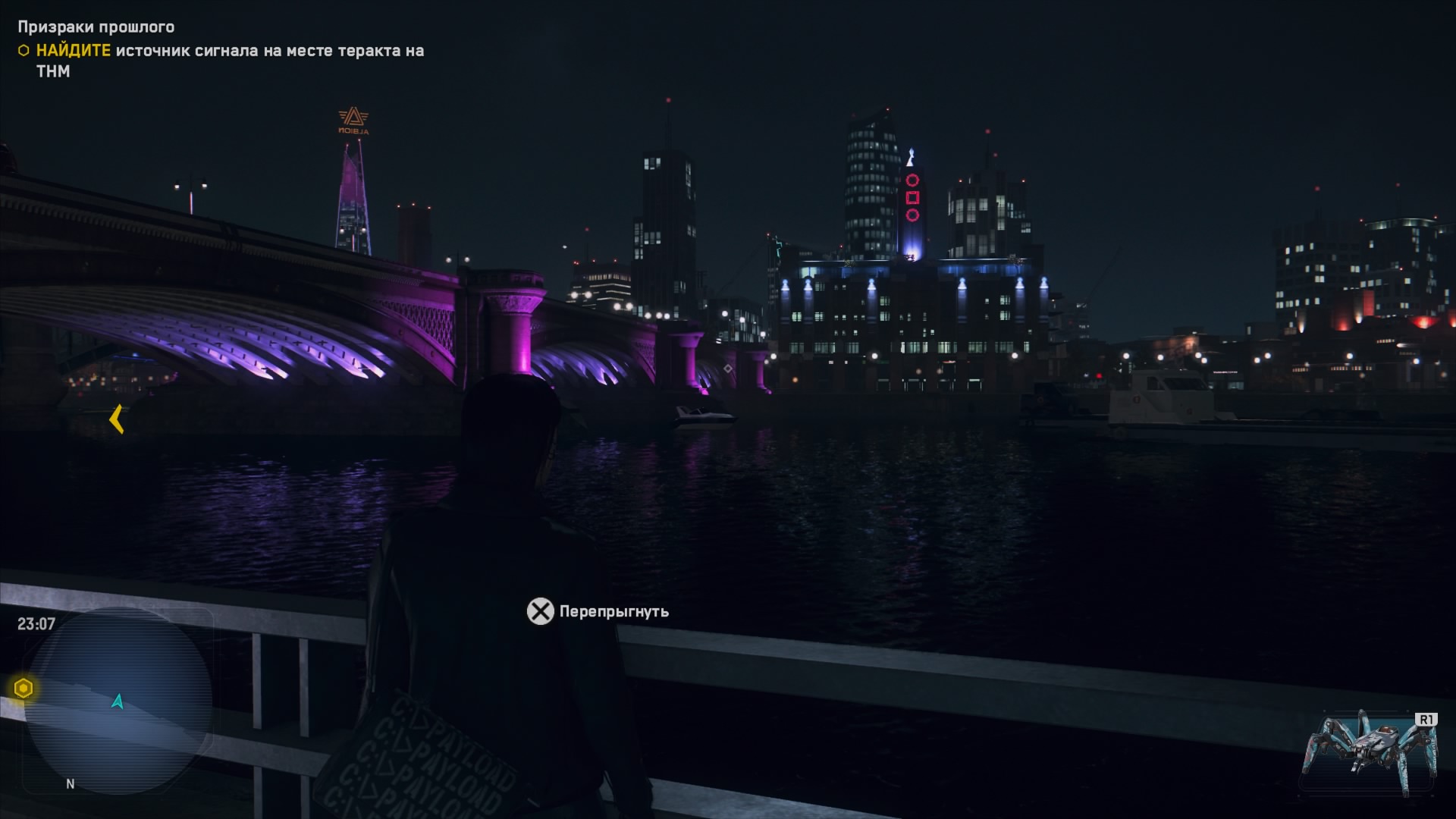This screenshot has height=819, width=1456.
Task: Open the "Призраки прошлого" mission objective tracker
Action: click(x=96, y=27)
